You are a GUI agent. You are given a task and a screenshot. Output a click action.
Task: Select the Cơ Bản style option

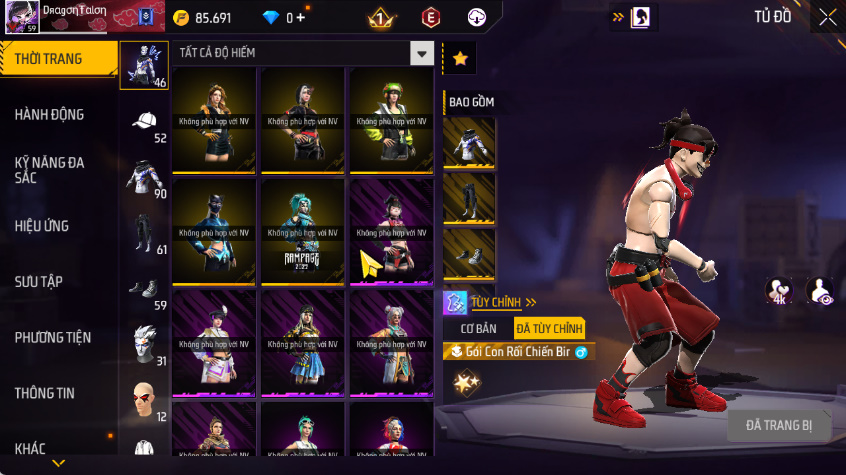pyautogui.click(x=476, y=328)
